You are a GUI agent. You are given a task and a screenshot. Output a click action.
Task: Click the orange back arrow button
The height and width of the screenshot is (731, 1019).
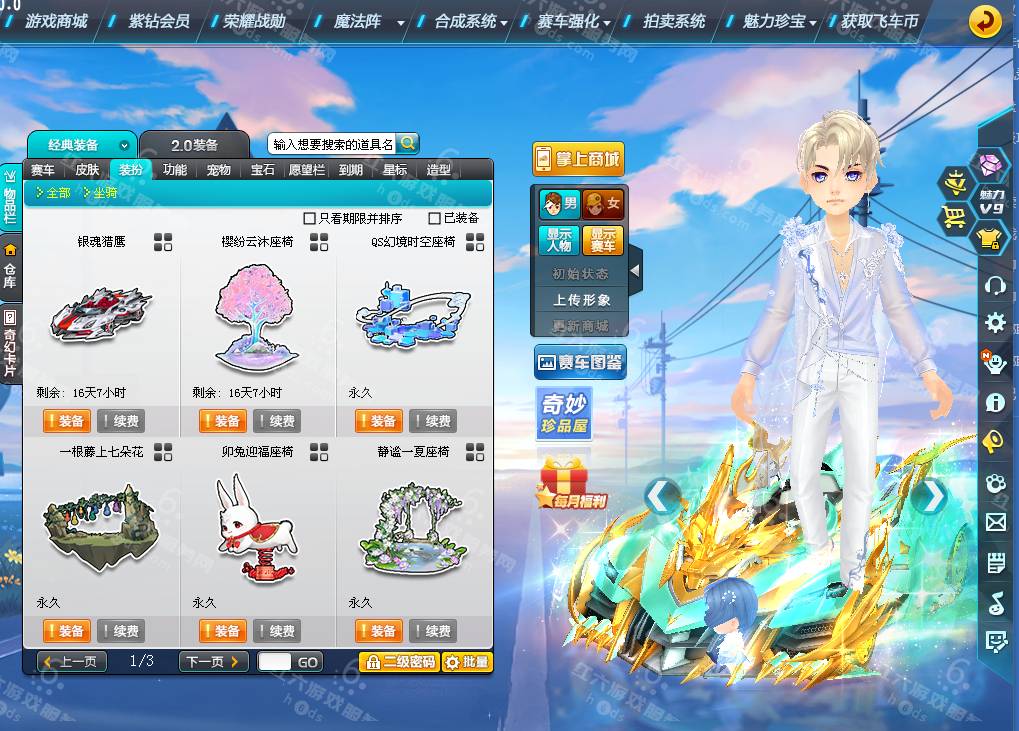[x=985, y=22]
